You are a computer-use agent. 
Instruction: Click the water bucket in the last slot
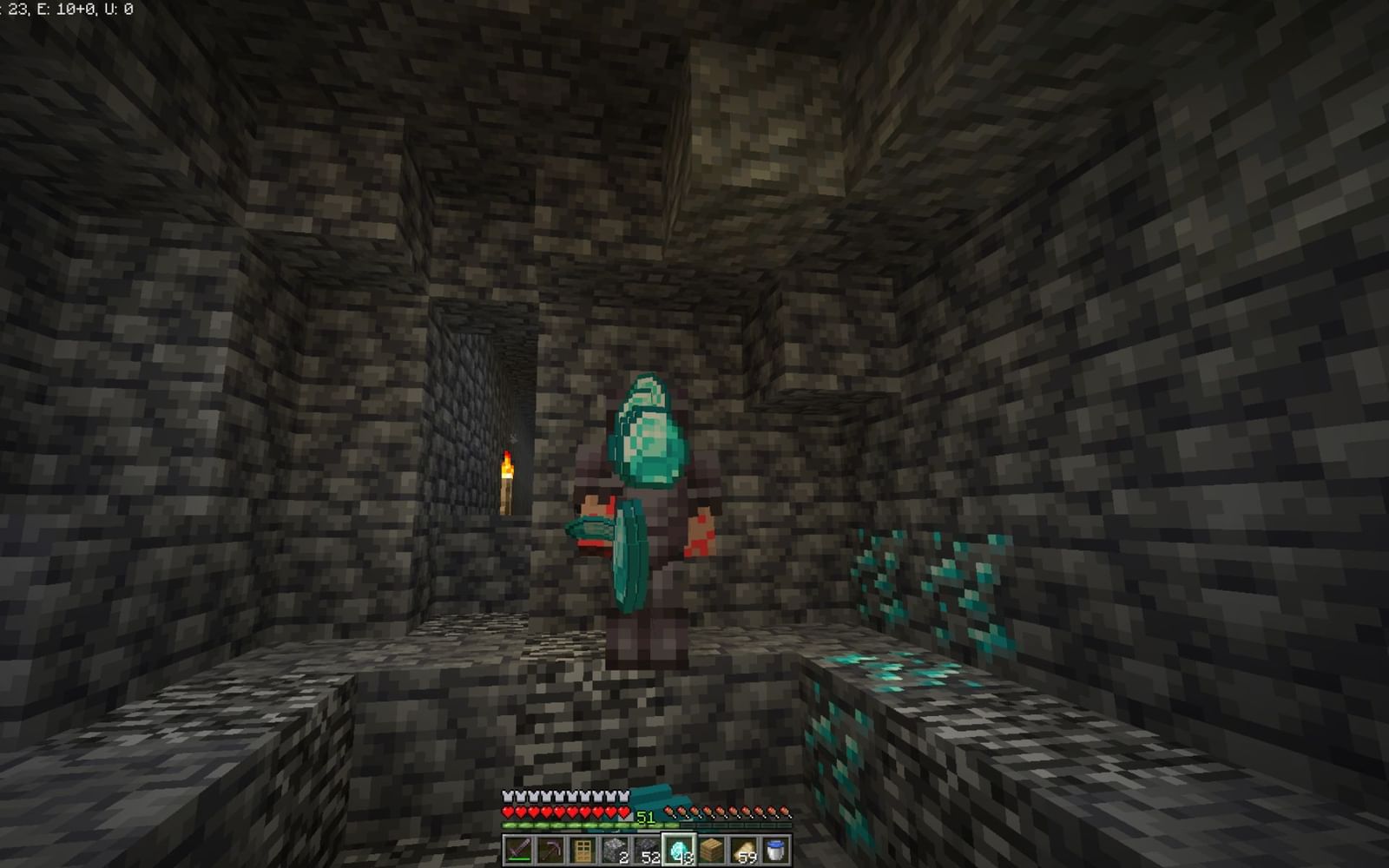click(x=779, y=849)
